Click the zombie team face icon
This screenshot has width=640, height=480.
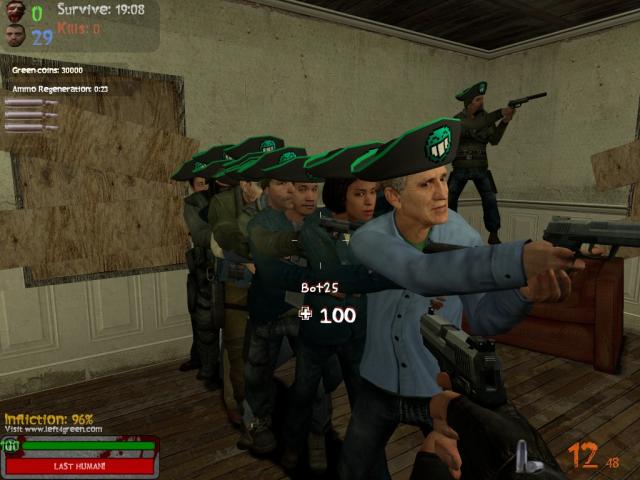tap(14, 12)
